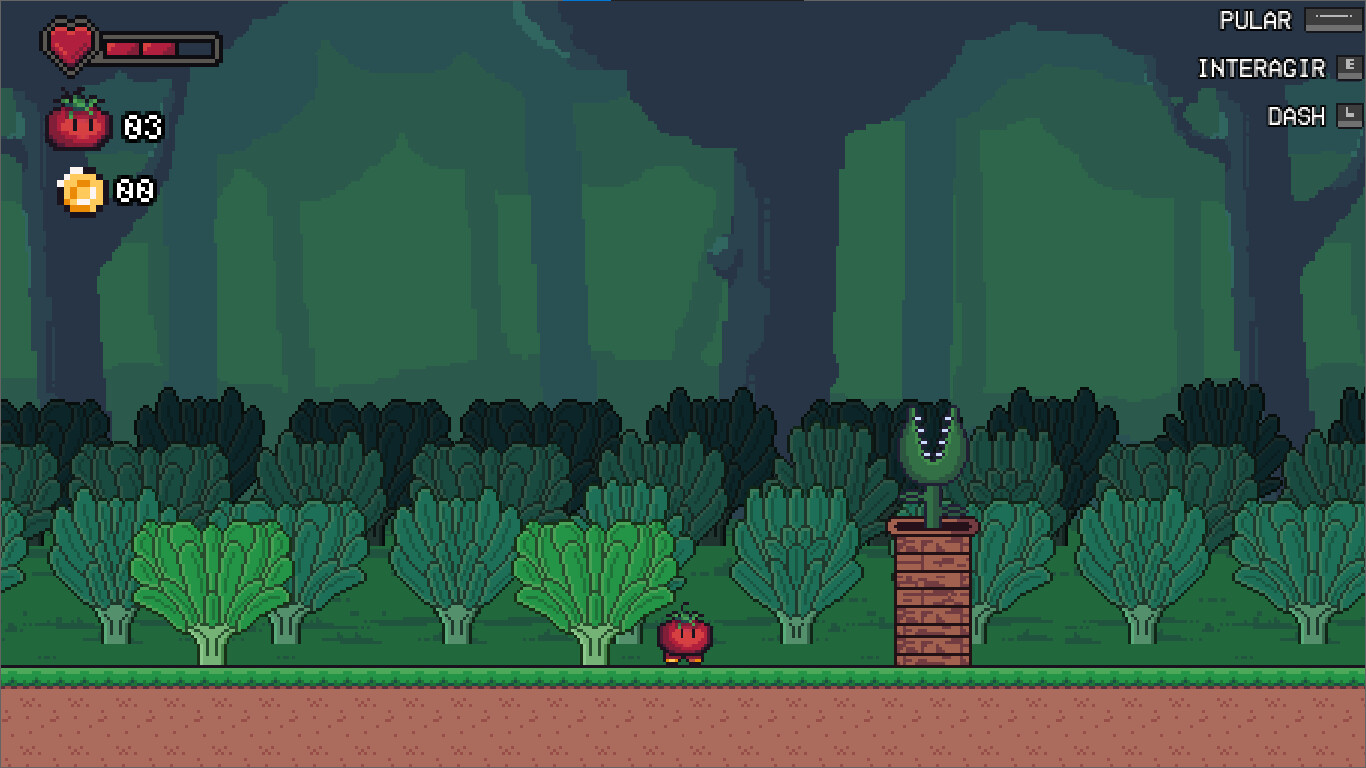
Task: Click the L key icon beside DASH
Action: click(x=1348, y=115)
